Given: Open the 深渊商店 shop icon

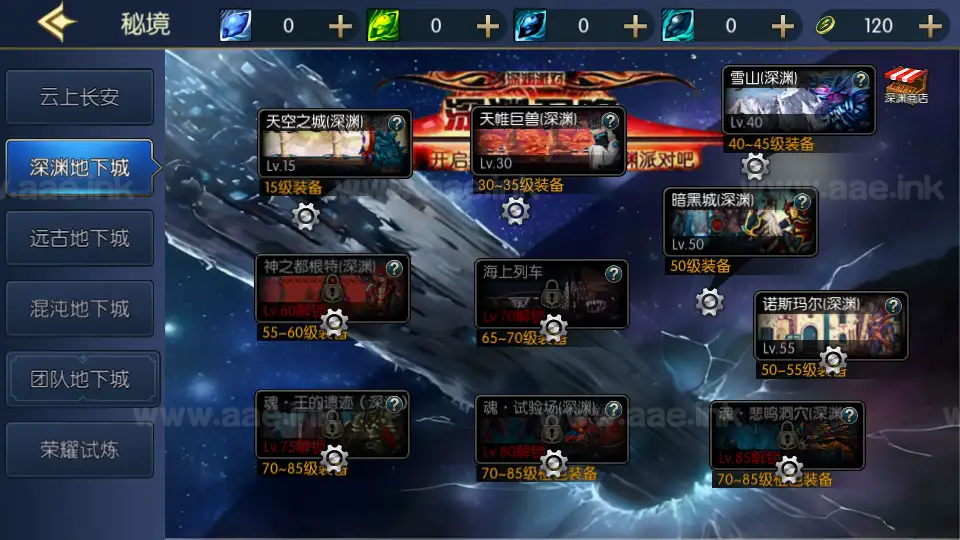Looking at the screenshot, I should (906, 85).
